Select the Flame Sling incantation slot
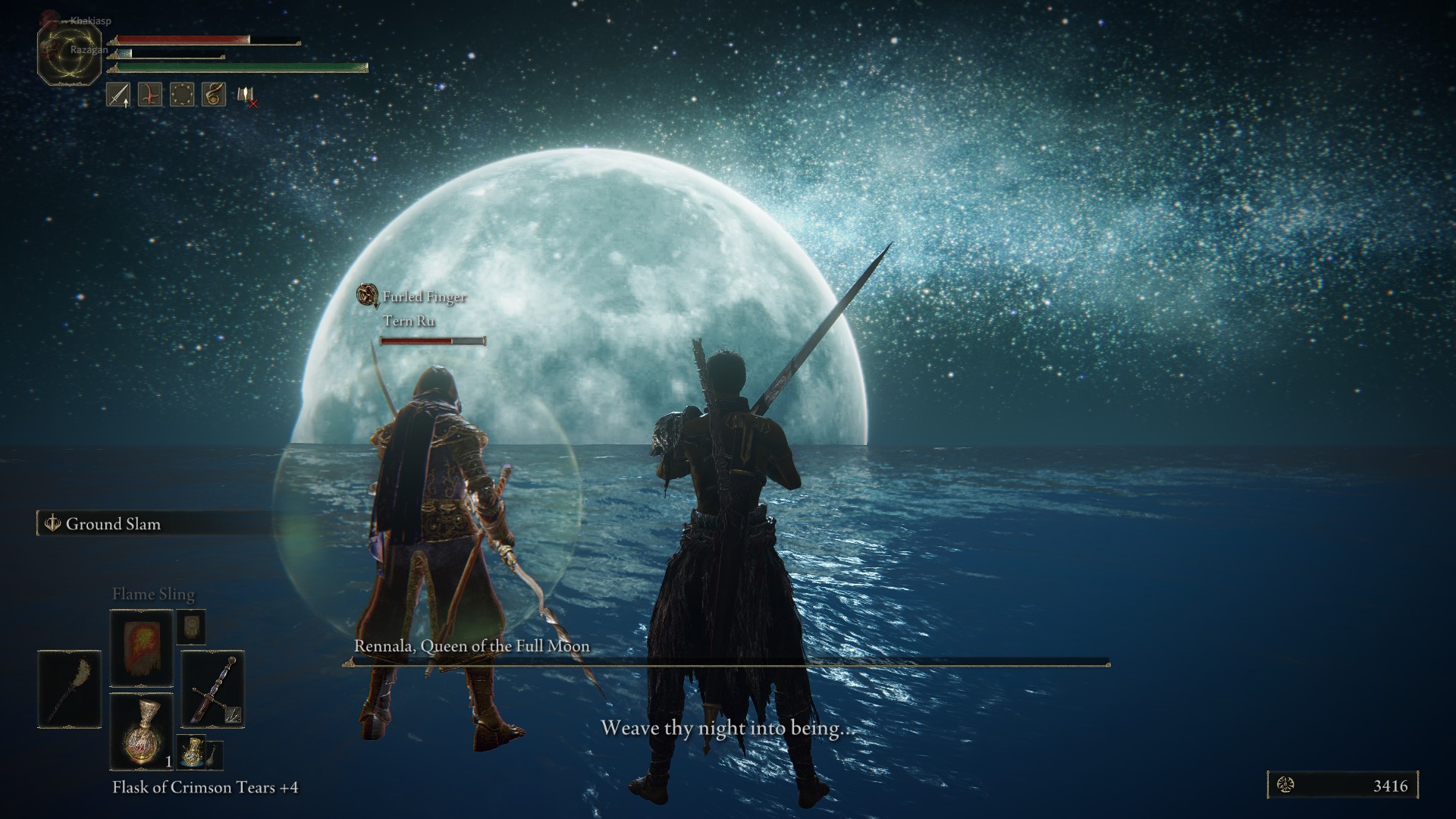This screenshot has height=819, width=1456. tap(142, 648)
